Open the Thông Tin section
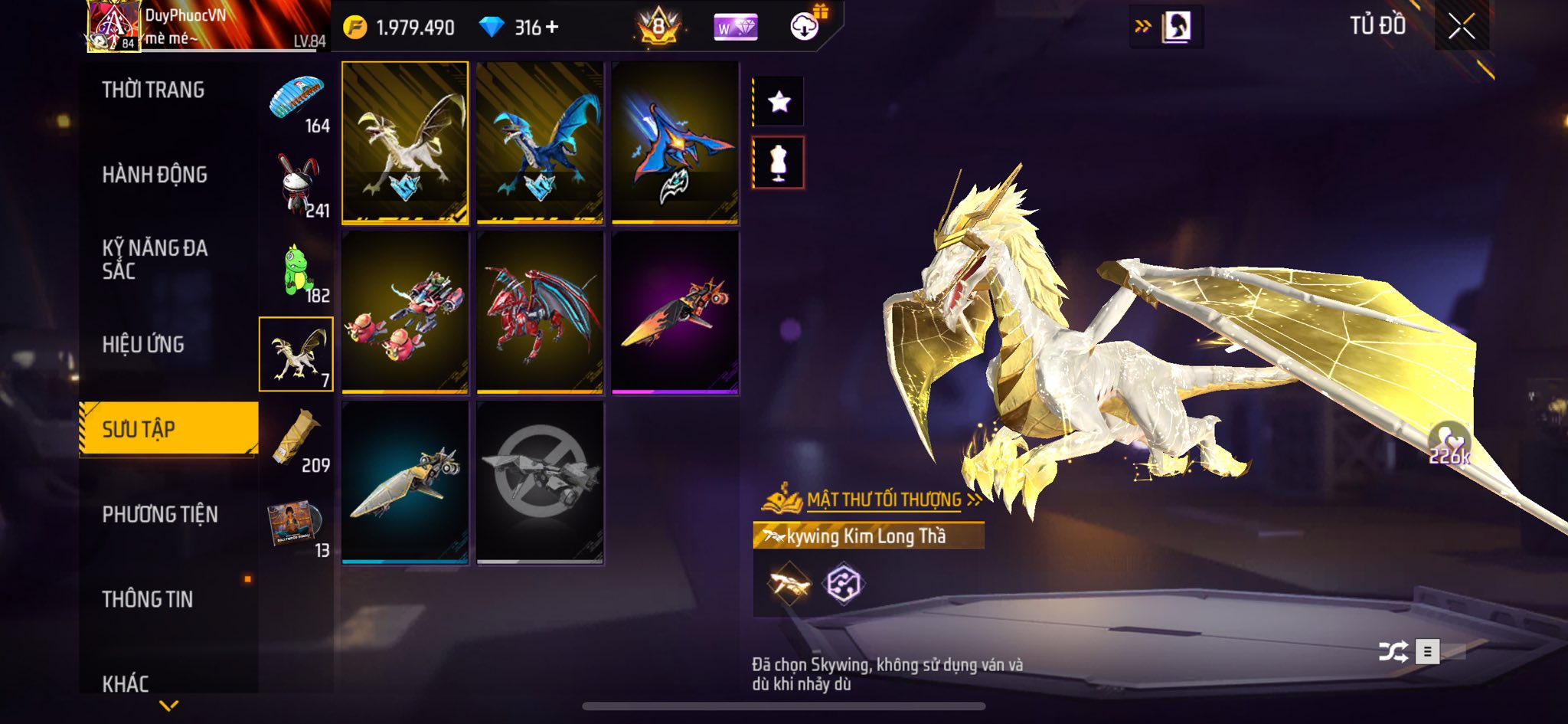 [x=148, y=599]
